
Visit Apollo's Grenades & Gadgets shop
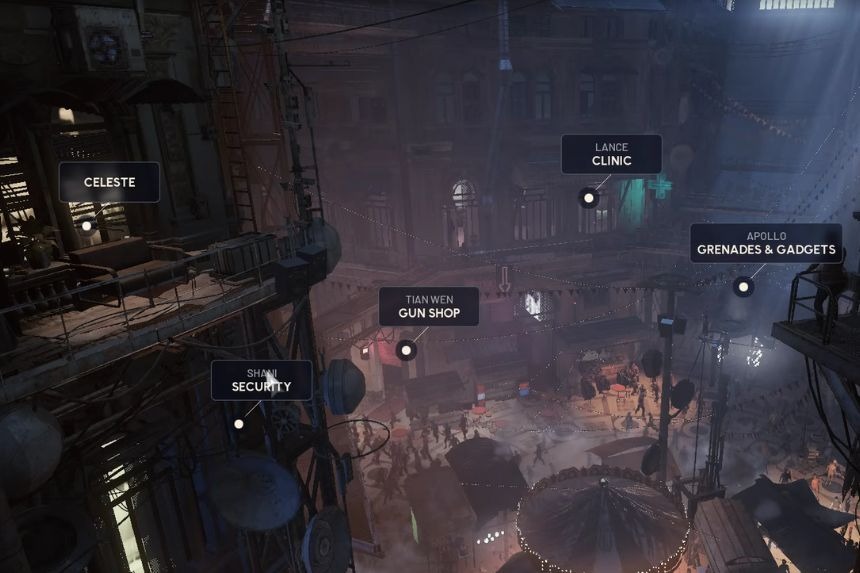pyautogui.click(x=765, y=243)
